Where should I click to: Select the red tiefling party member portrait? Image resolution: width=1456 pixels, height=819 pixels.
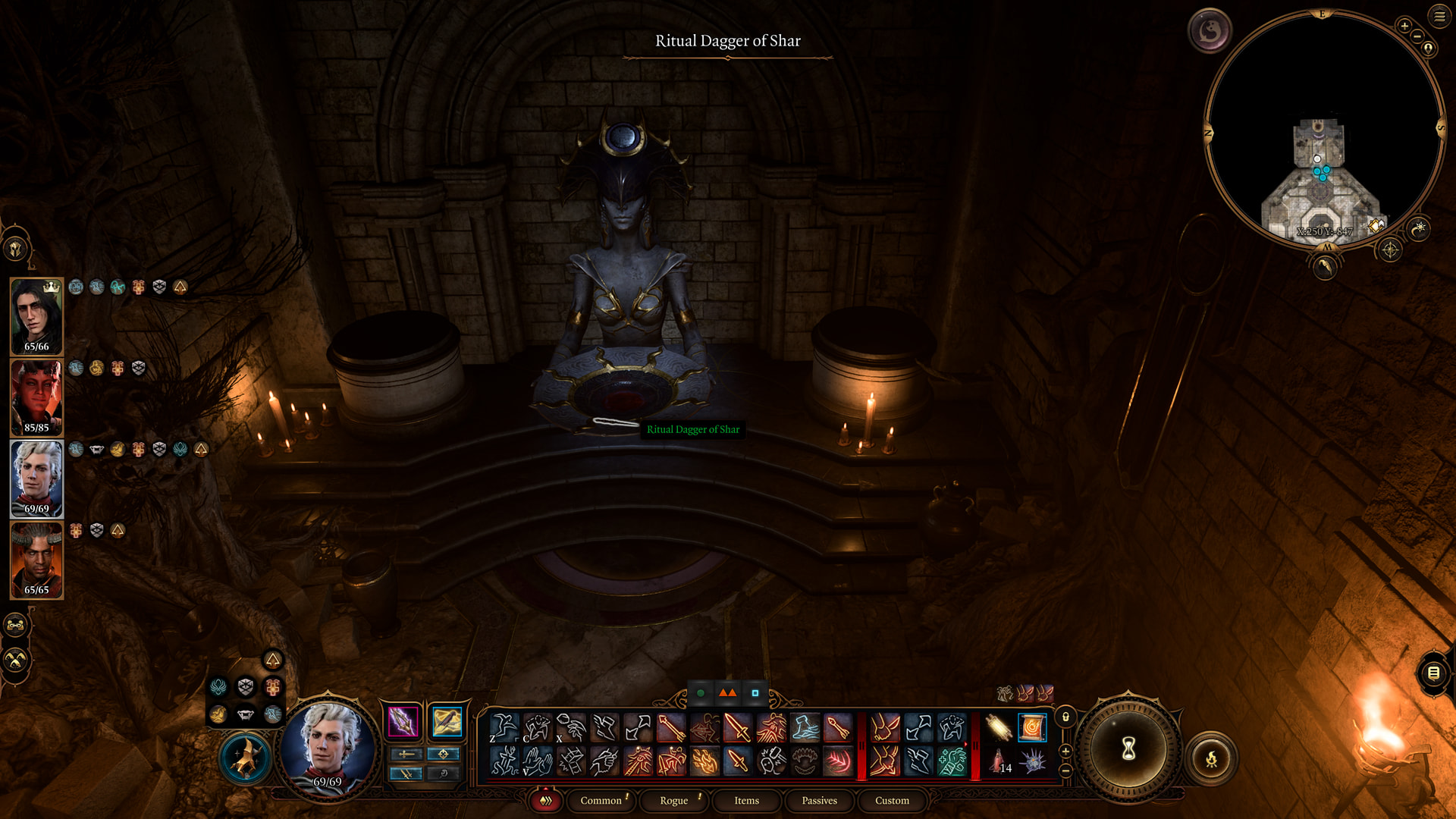(x=36, y=397)
